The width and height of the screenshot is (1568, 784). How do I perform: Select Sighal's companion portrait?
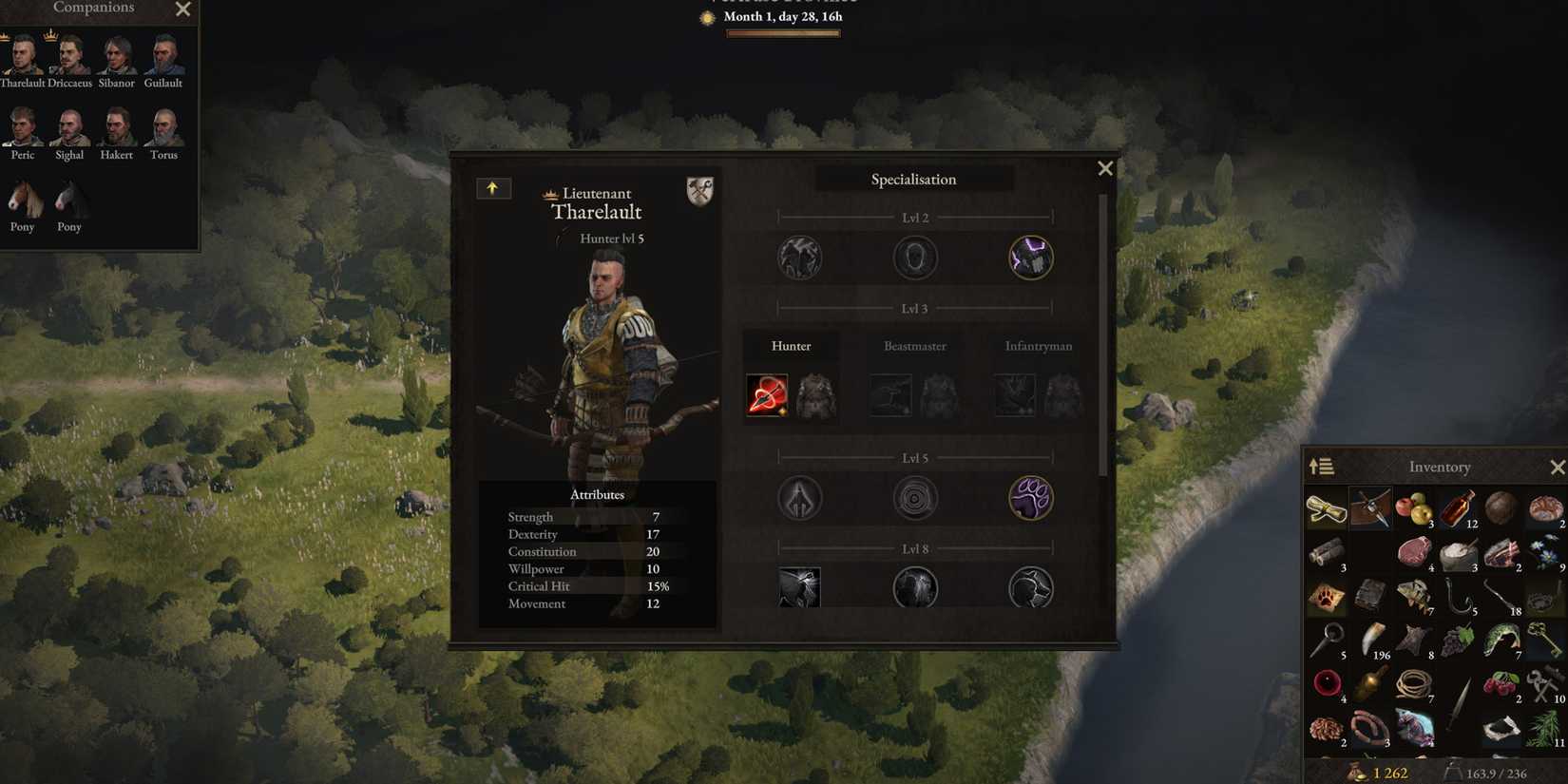pyautogui.click(x=68, y=128)
